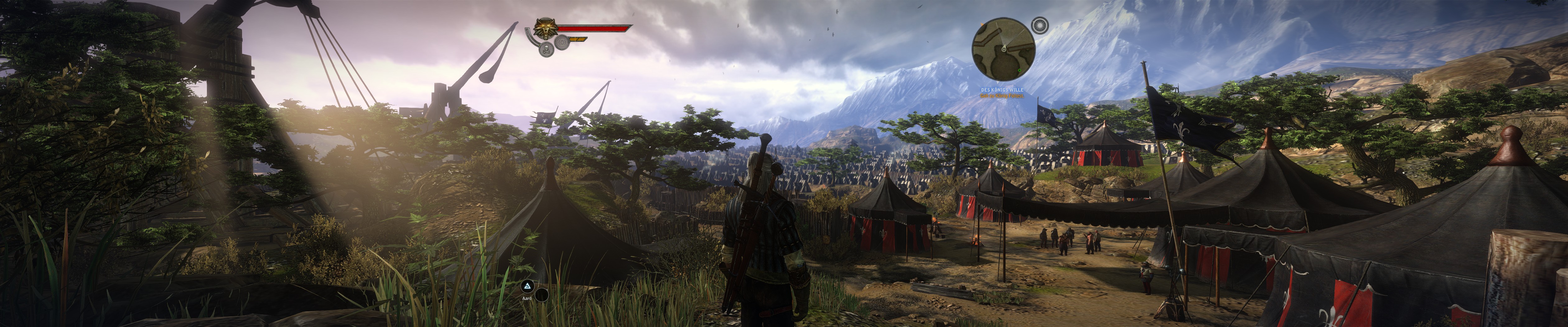Click the wolf medallion icon
The width and height of the screenshot is (1568, 327).
(546, 28)
